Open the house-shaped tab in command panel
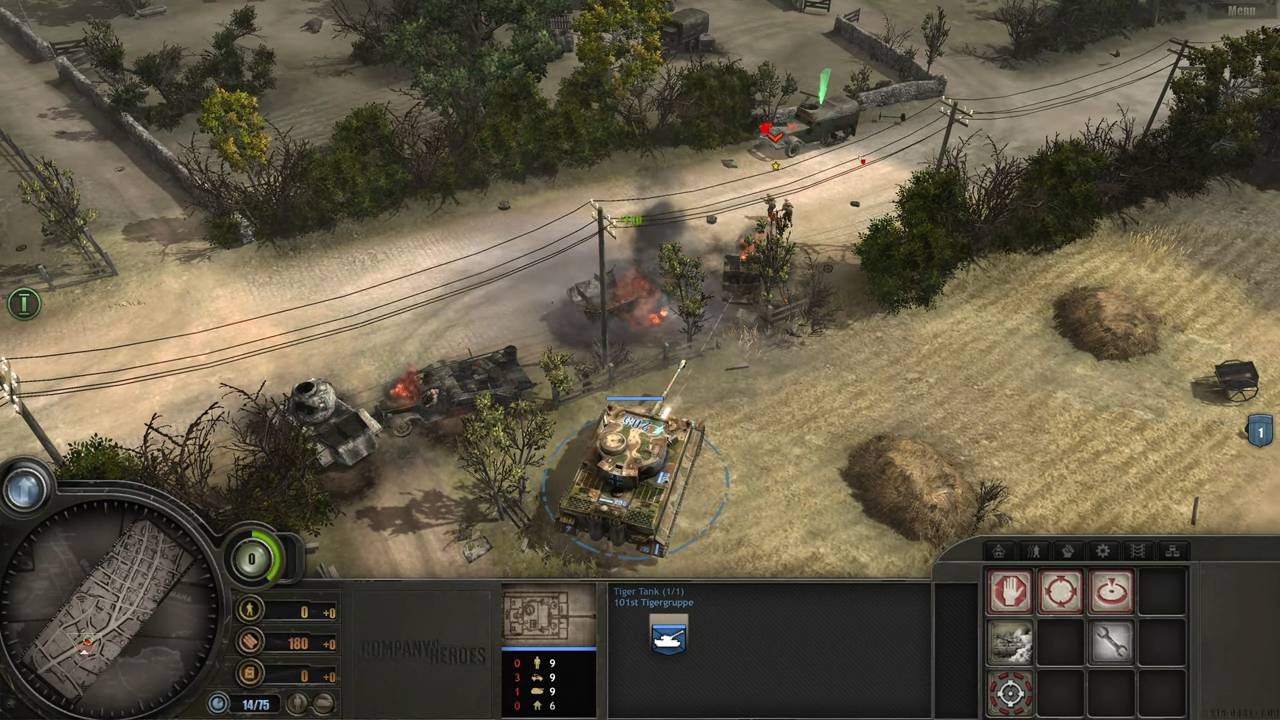Image resolution: width=1280 pixels, height=720 pixels. pos(997,551)
